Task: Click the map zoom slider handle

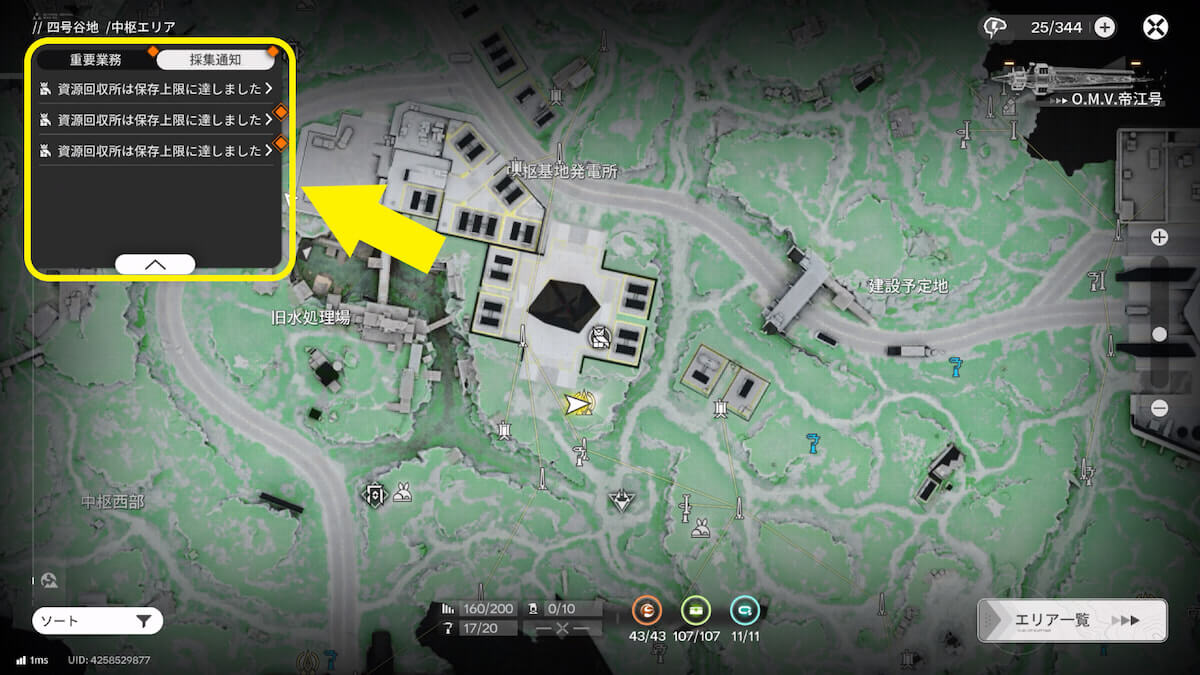Action: pyautogui.click(x=1159, y=334)
